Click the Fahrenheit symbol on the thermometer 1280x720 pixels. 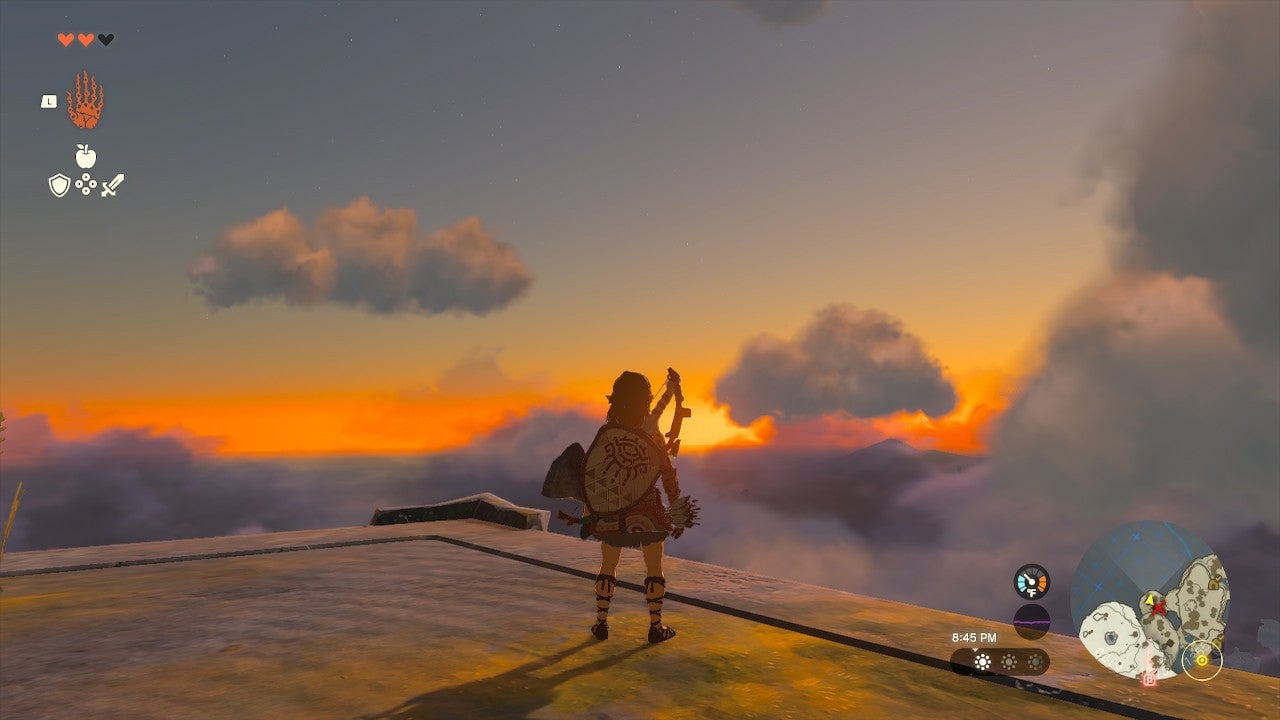tap(1031, 593)
